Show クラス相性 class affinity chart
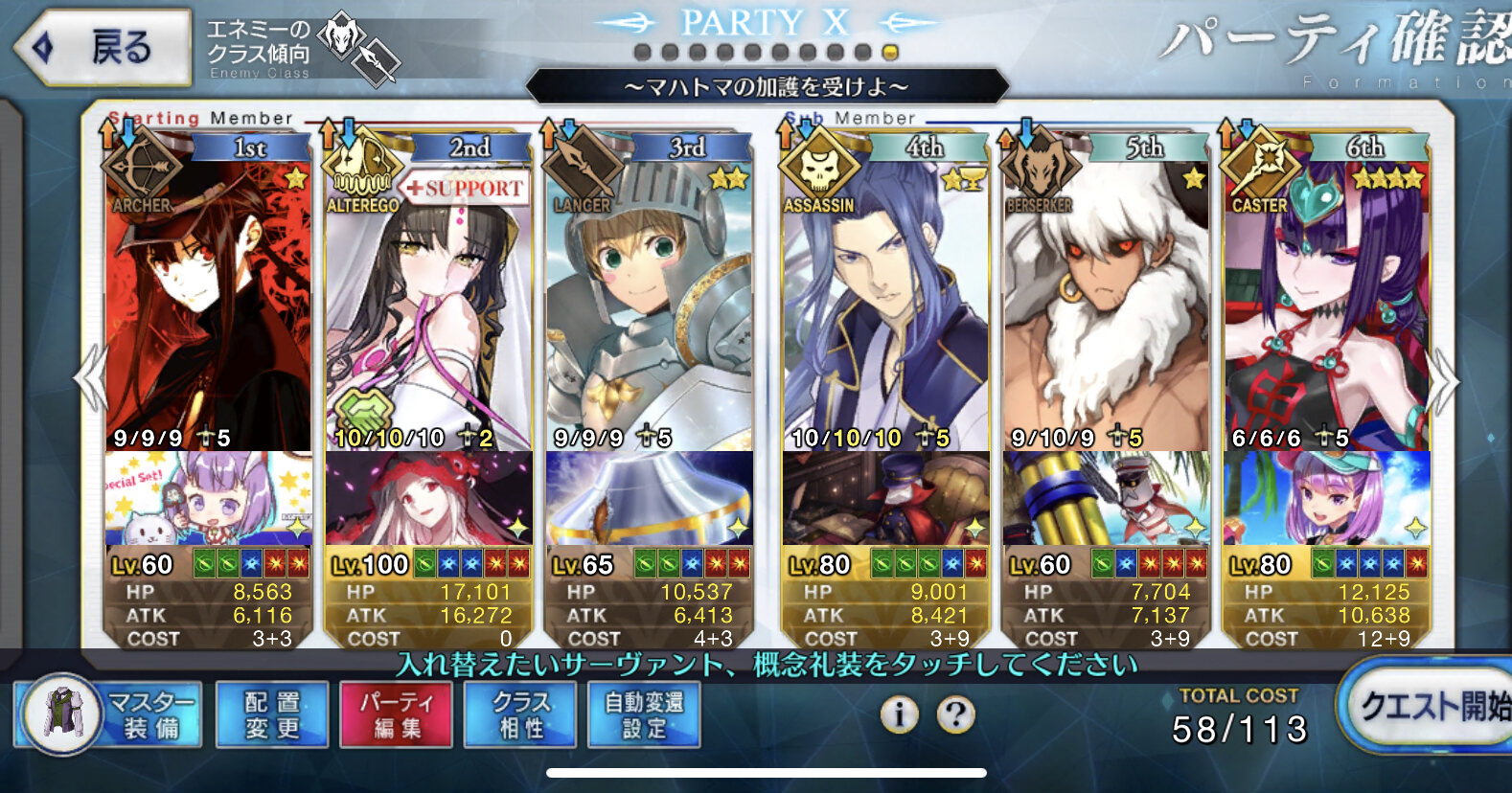Screen dimensions: 1512x793 521,714
